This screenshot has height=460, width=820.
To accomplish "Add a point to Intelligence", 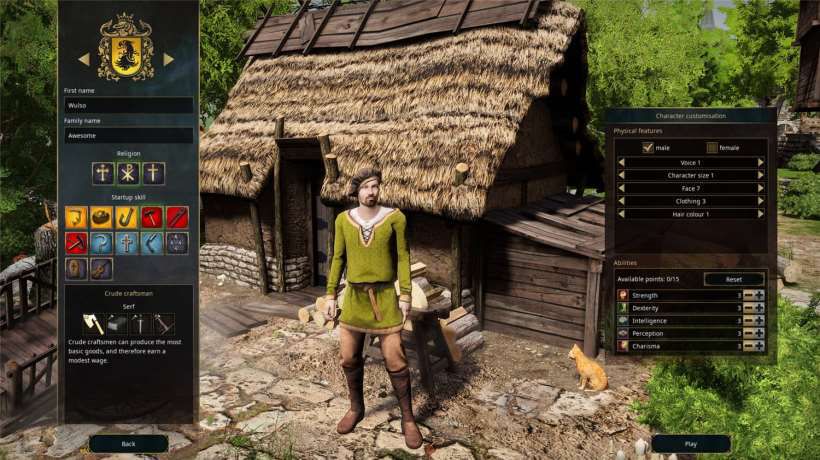I will pos(760,321).
